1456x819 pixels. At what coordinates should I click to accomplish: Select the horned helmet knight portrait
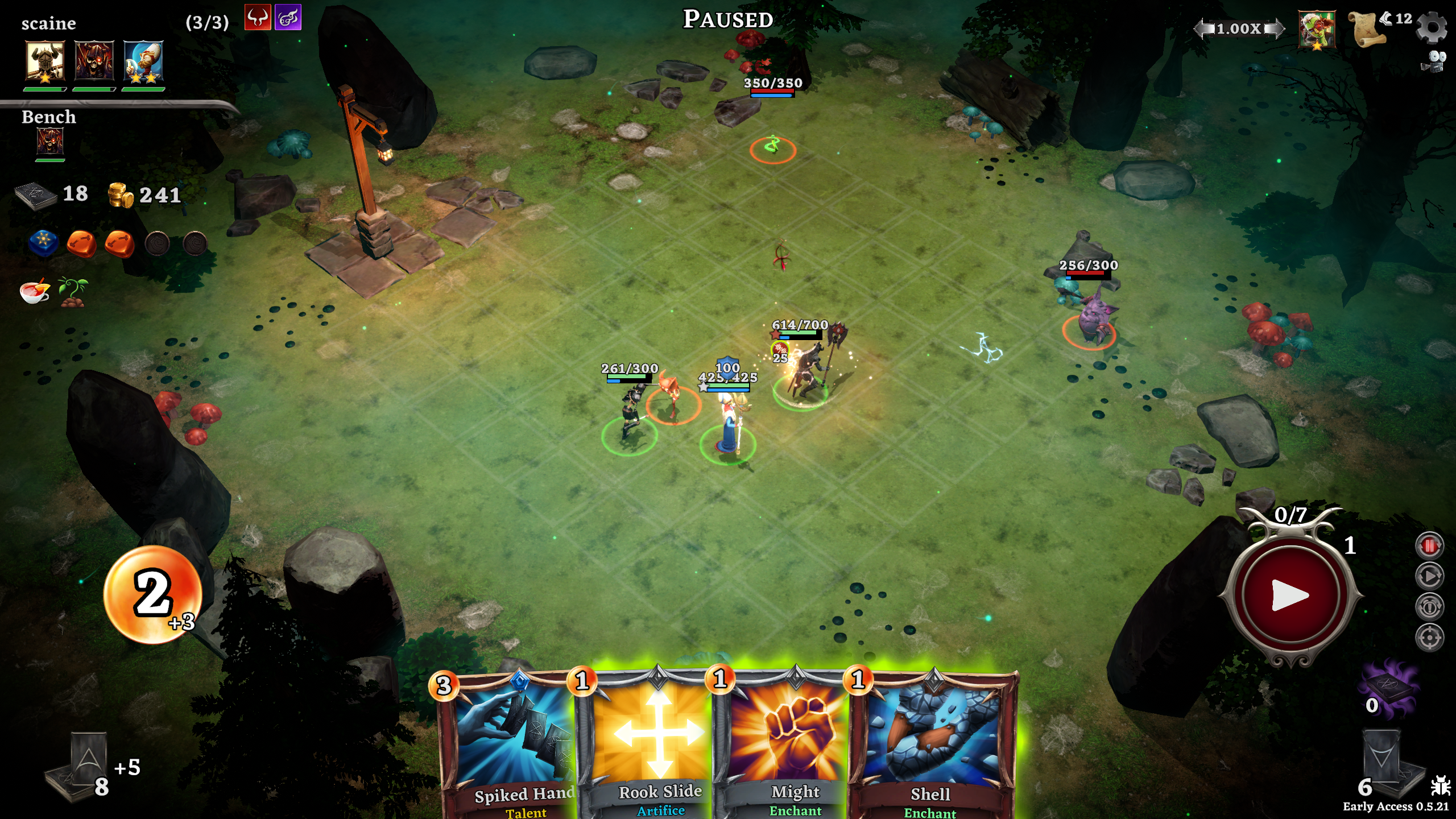45,60
